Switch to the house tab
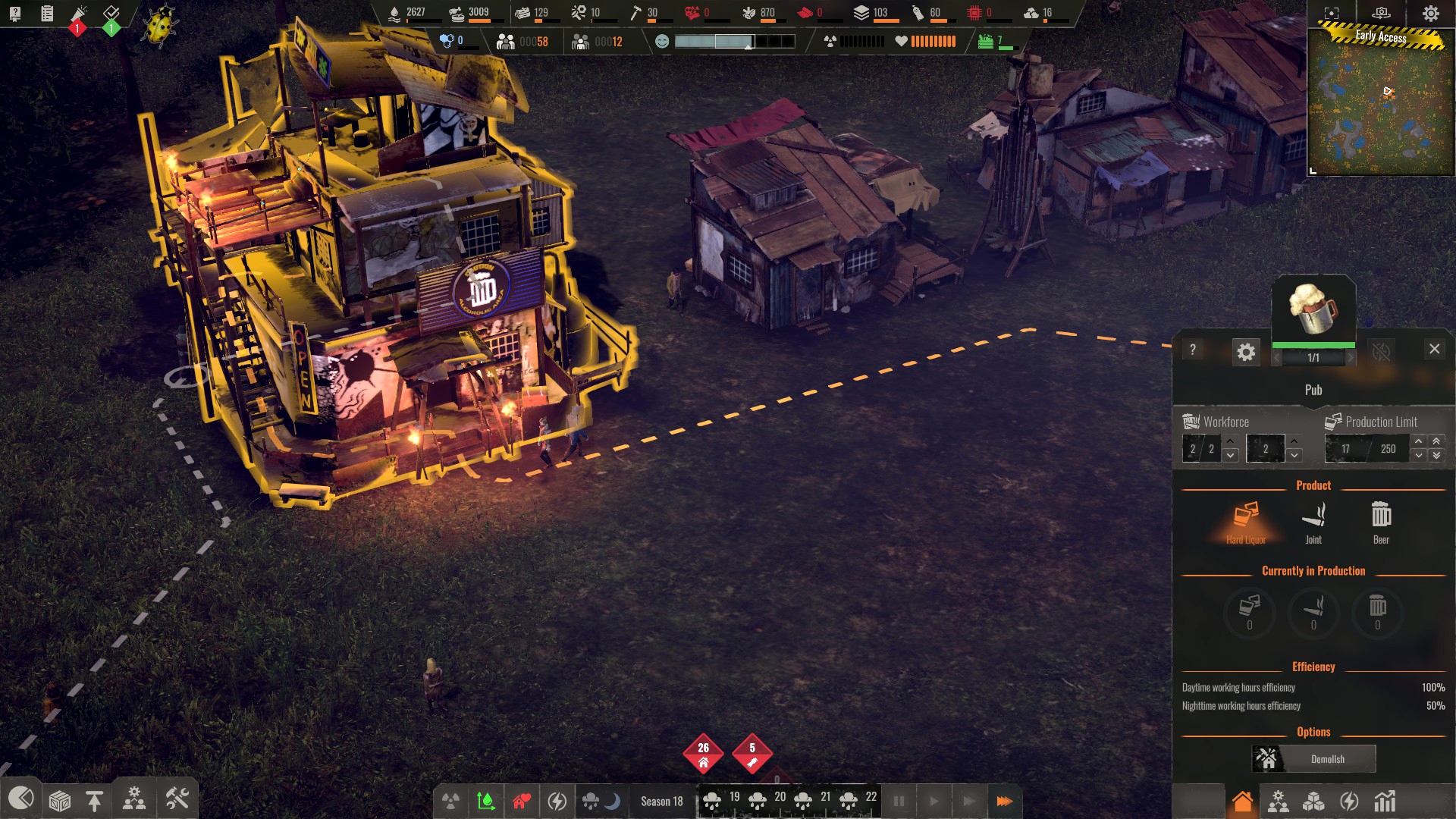The width and height of the screenshot is (1456, 819). (x=1242, y=802)
